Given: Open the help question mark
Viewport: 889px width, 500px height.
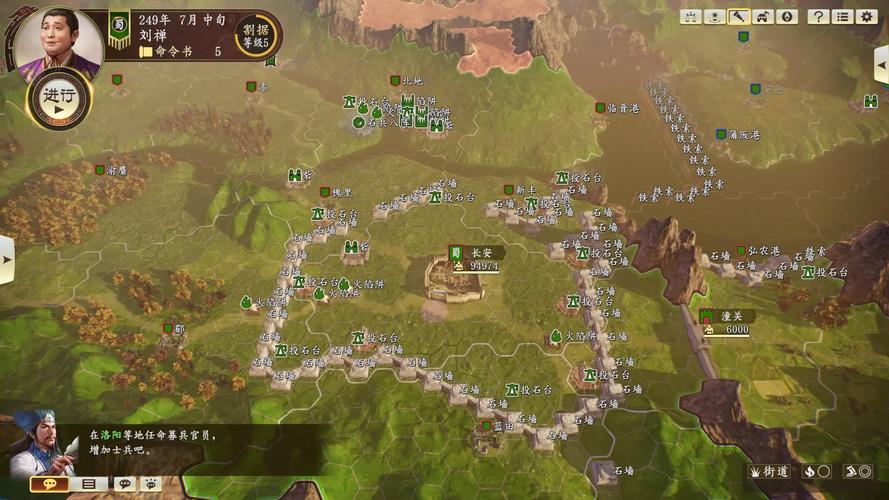Looking at the screenshot, I should click(x=818, y=17).
